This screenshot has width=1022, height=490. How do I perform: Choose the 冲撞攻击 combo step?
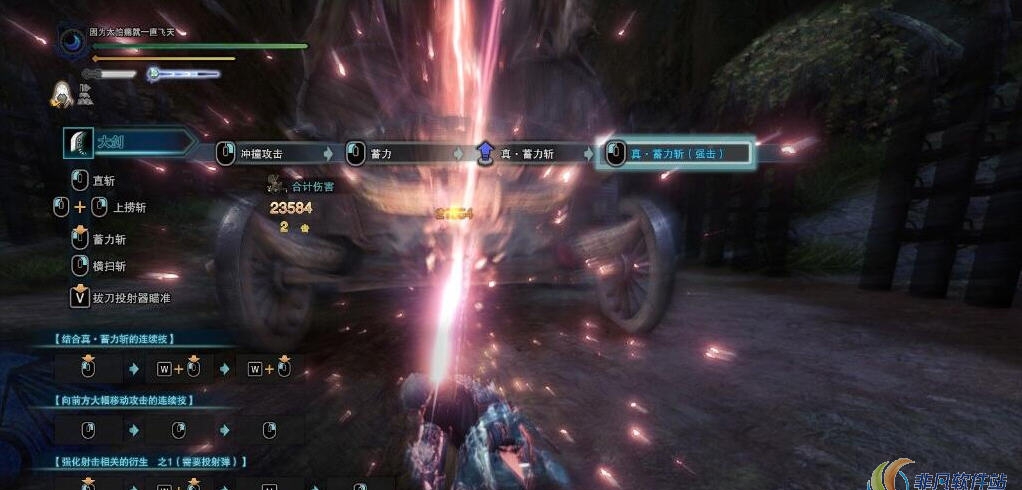point(262,154)
